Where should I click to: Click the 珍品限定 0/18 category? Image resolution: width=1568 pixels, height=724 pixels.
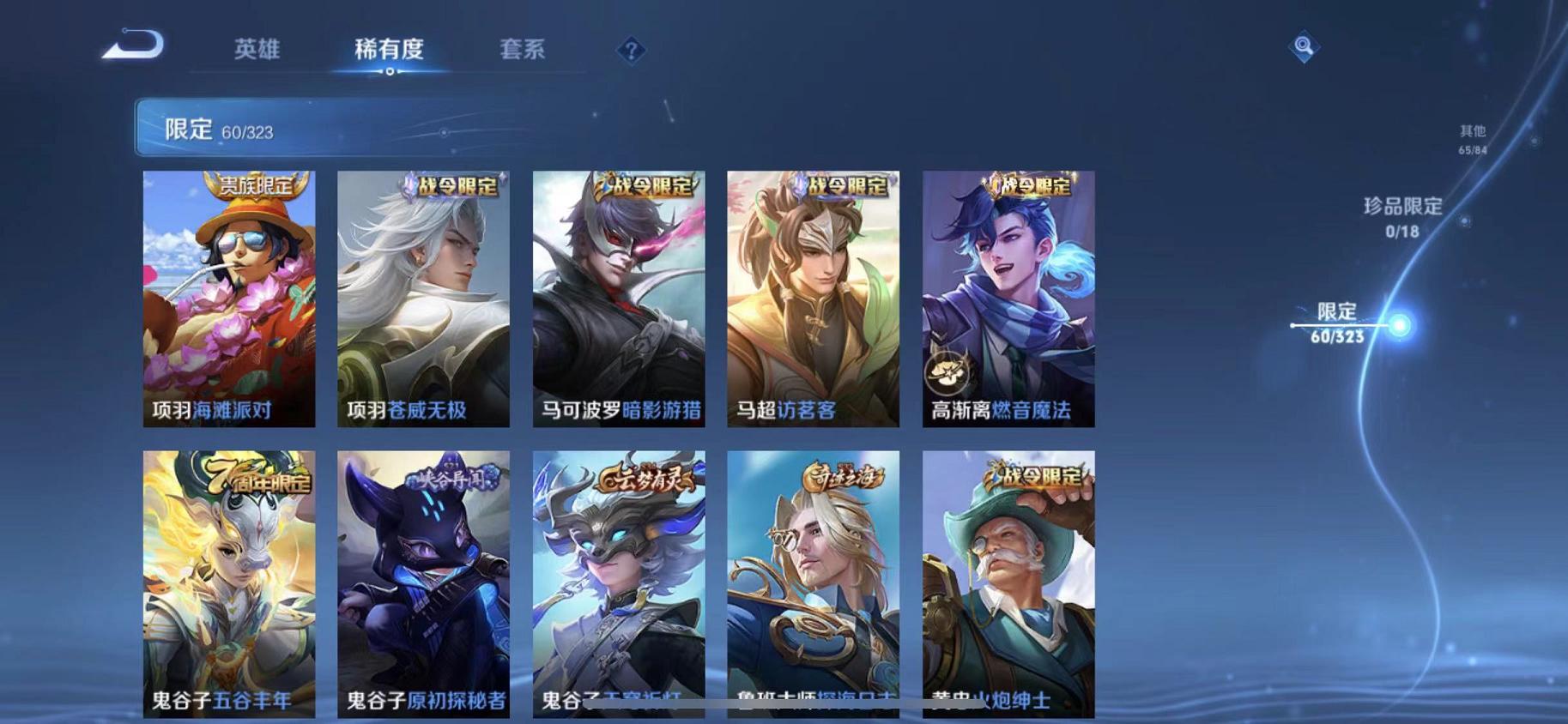(x=1403, y=216)
